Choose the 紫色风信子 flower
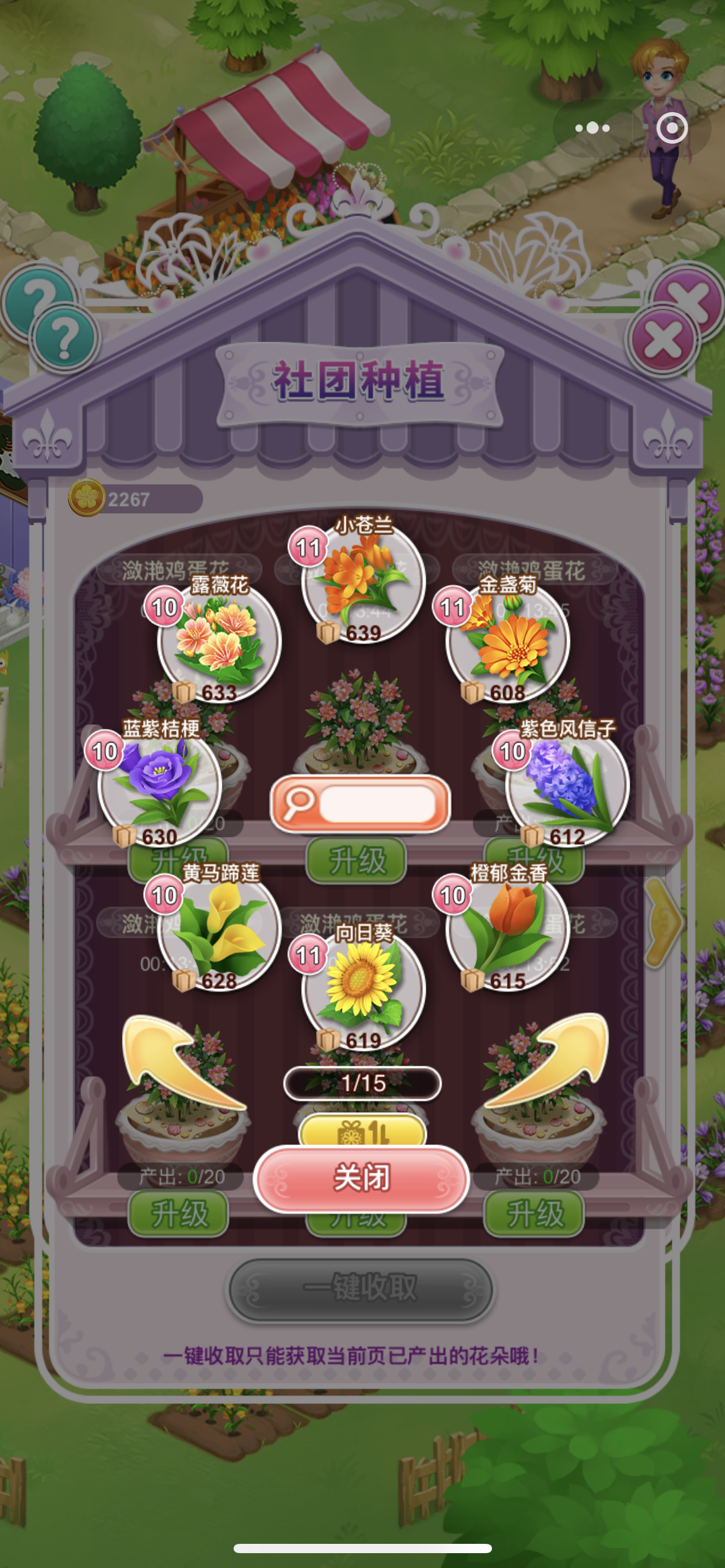 click(x=567, y=785)
